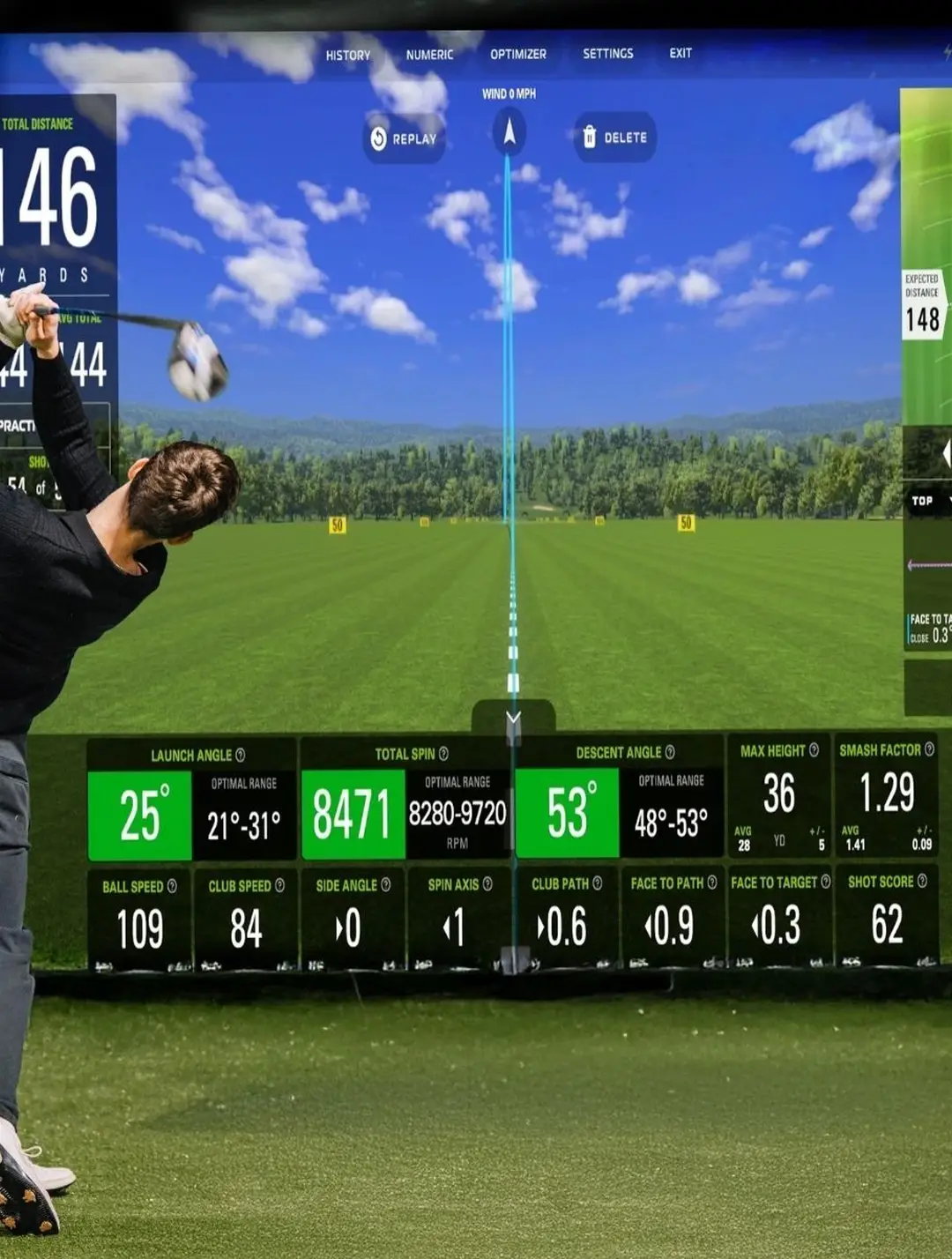Open the Settings menu
Image resolution: width=952 pixels, height=1259 pixels.
click(x=608, y=54)
